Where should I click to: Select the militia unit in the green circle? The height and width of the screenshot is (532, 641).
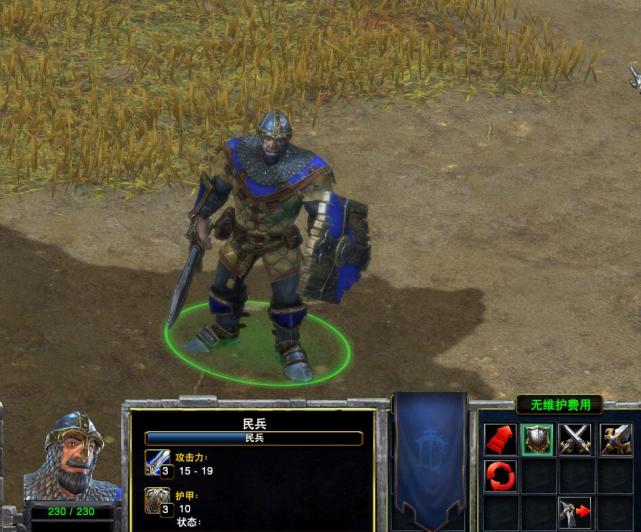tap(265, 250)
